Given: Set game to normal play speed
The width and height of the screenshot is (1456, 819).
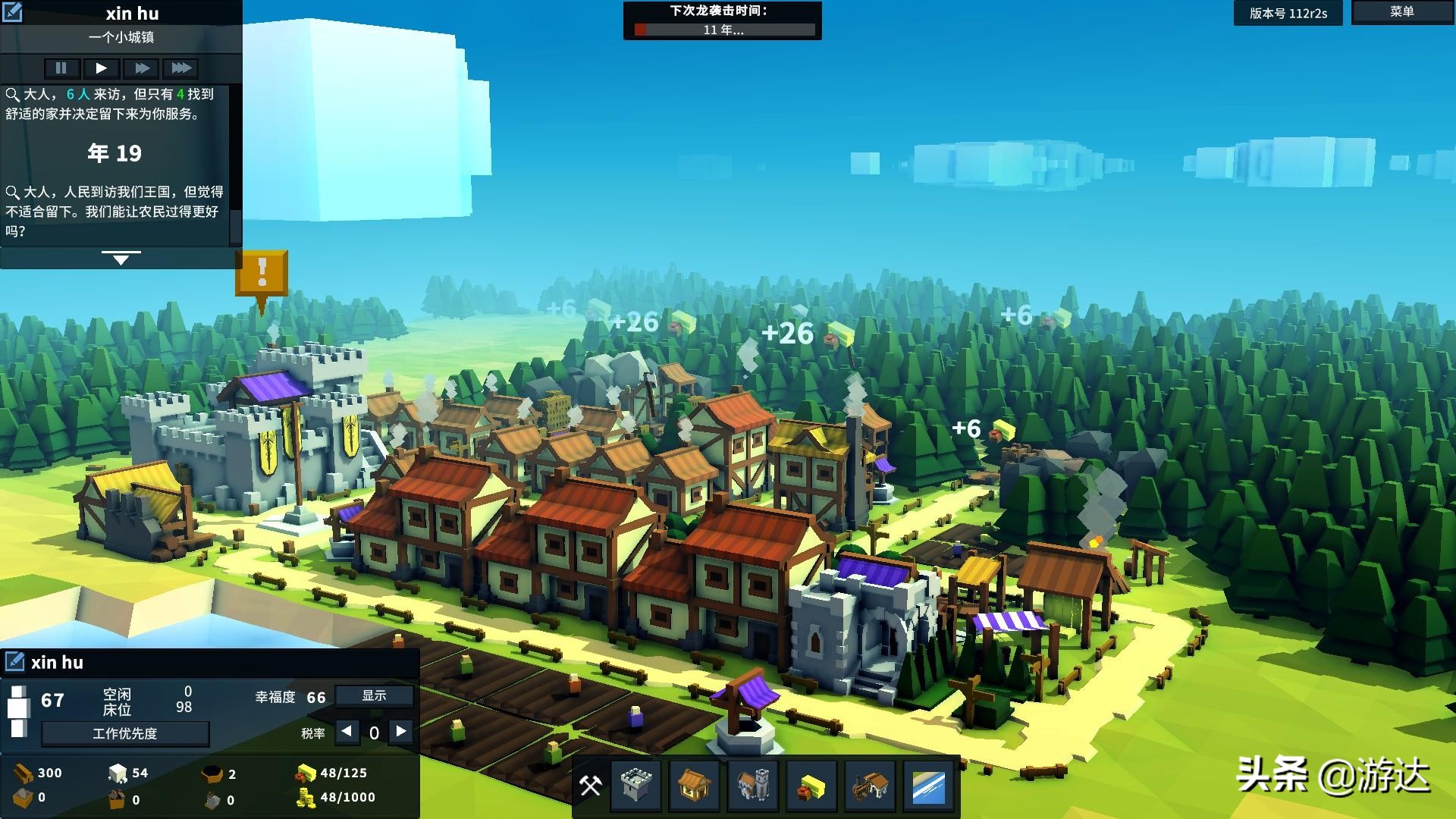Looking at the screenshot, I should coord(101,68).
